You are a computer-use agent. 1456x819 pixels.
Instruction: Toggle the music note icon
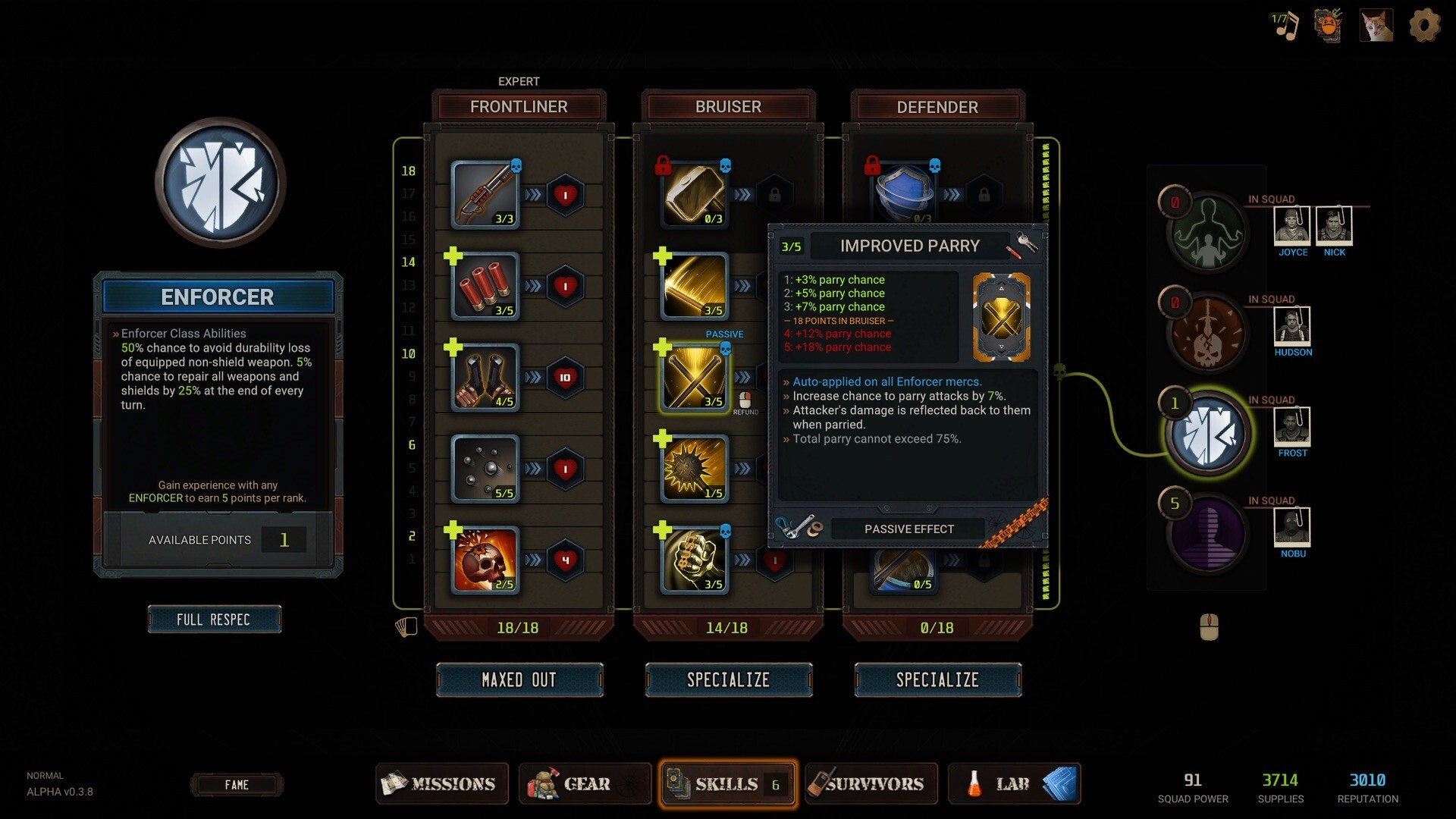(x=1285, y=26)
